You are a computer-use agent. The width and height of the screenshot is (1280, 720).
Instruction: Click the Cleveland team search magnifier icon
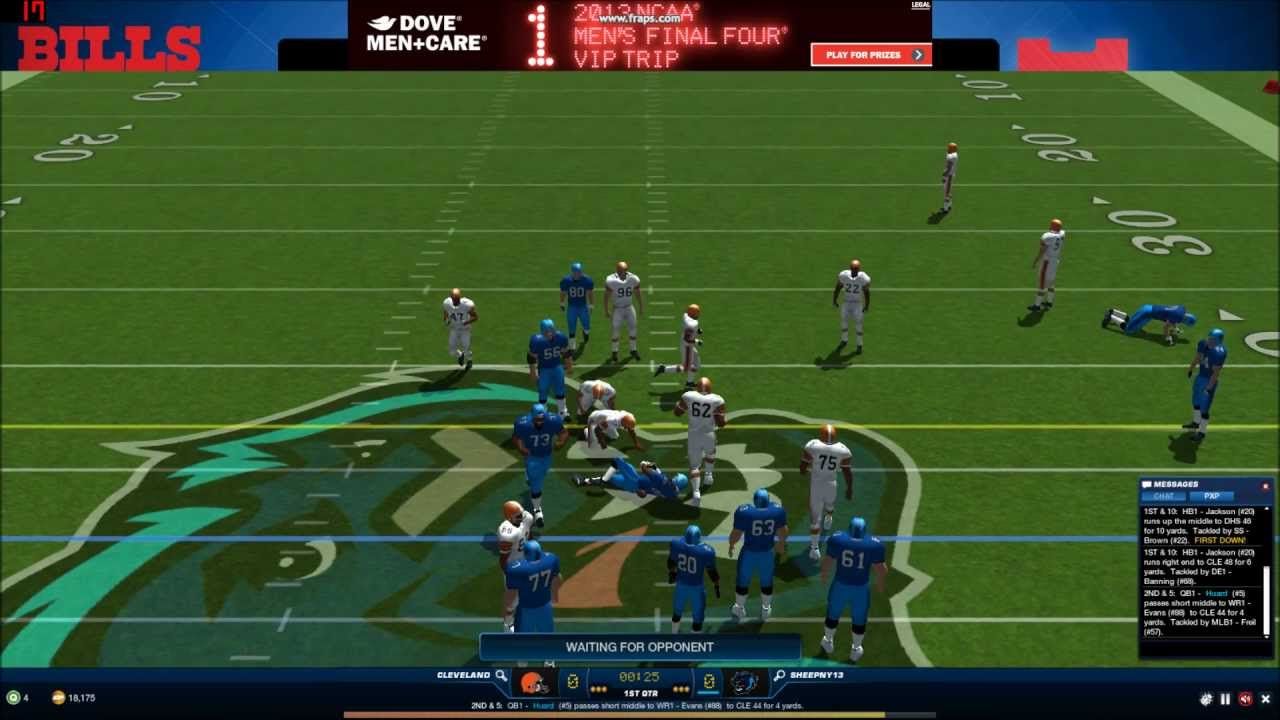pyautogui.click(x=502, y=677)
